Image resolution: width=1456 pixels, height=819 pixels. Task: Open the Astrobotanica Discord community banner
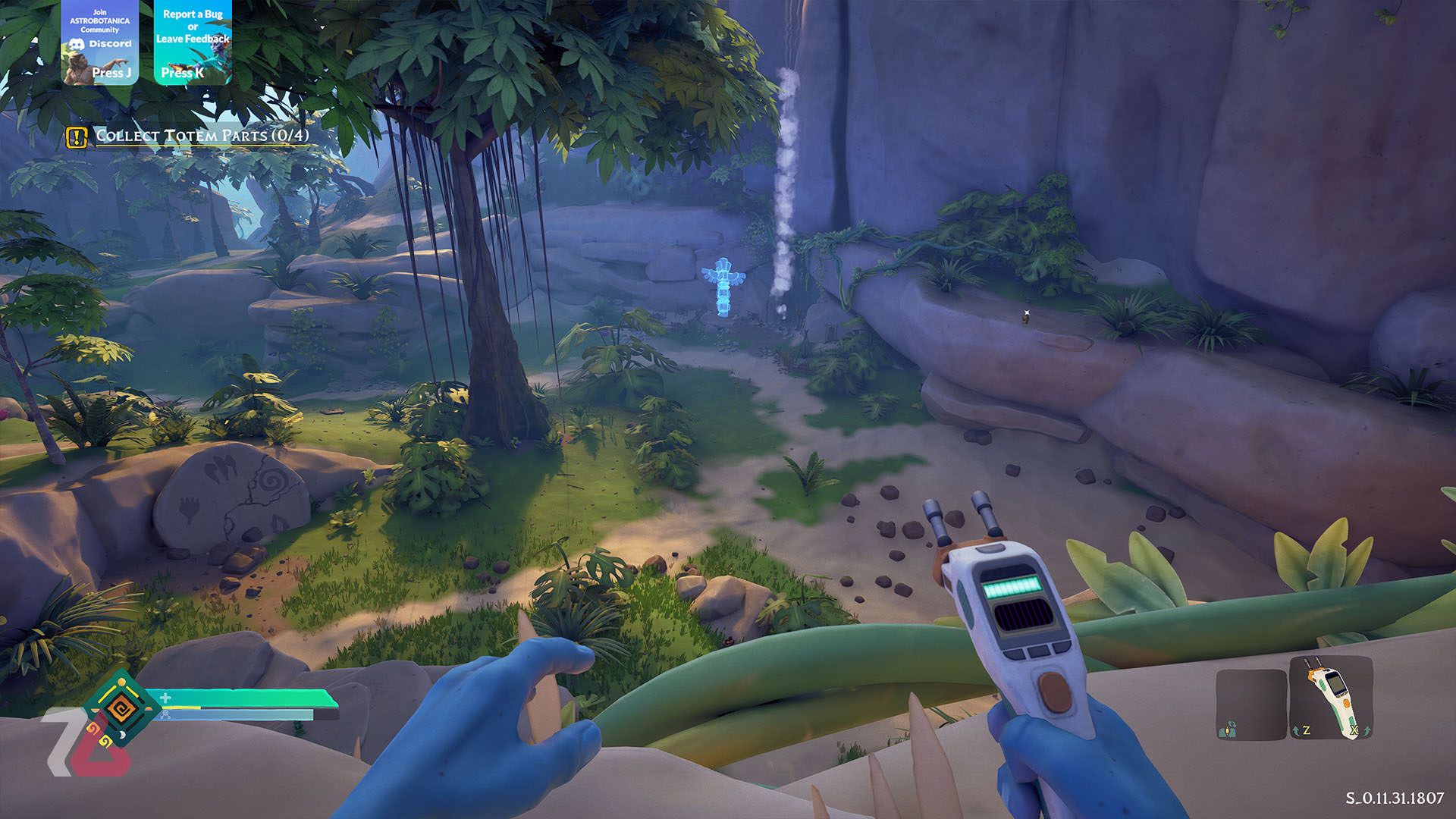[x=100, y=42]
